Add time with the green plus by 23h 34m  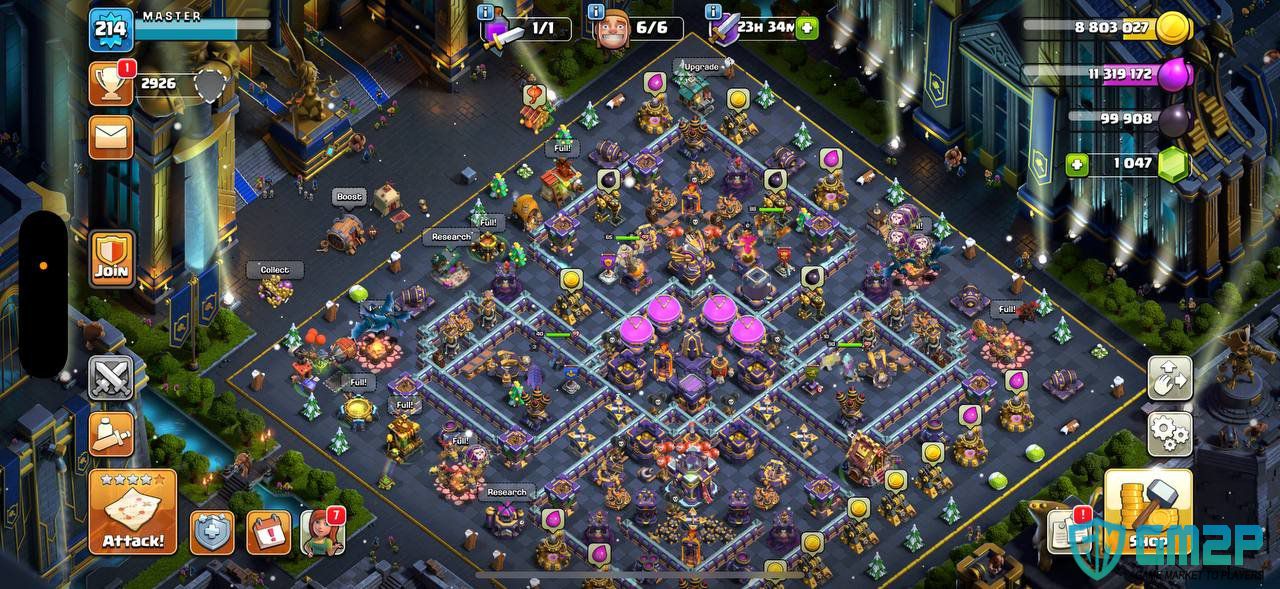pos(807,28)
